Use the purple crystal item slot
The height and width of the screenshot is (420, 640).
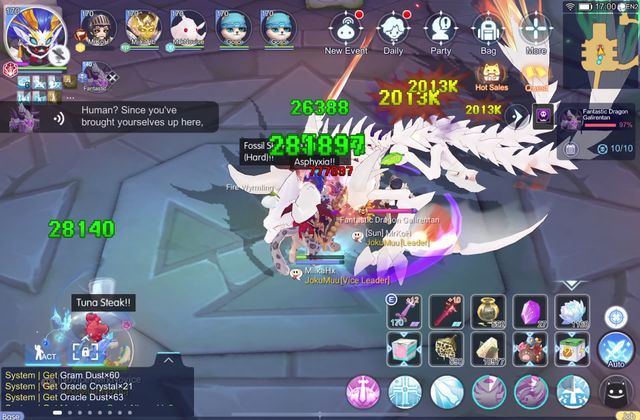[530, 311]
